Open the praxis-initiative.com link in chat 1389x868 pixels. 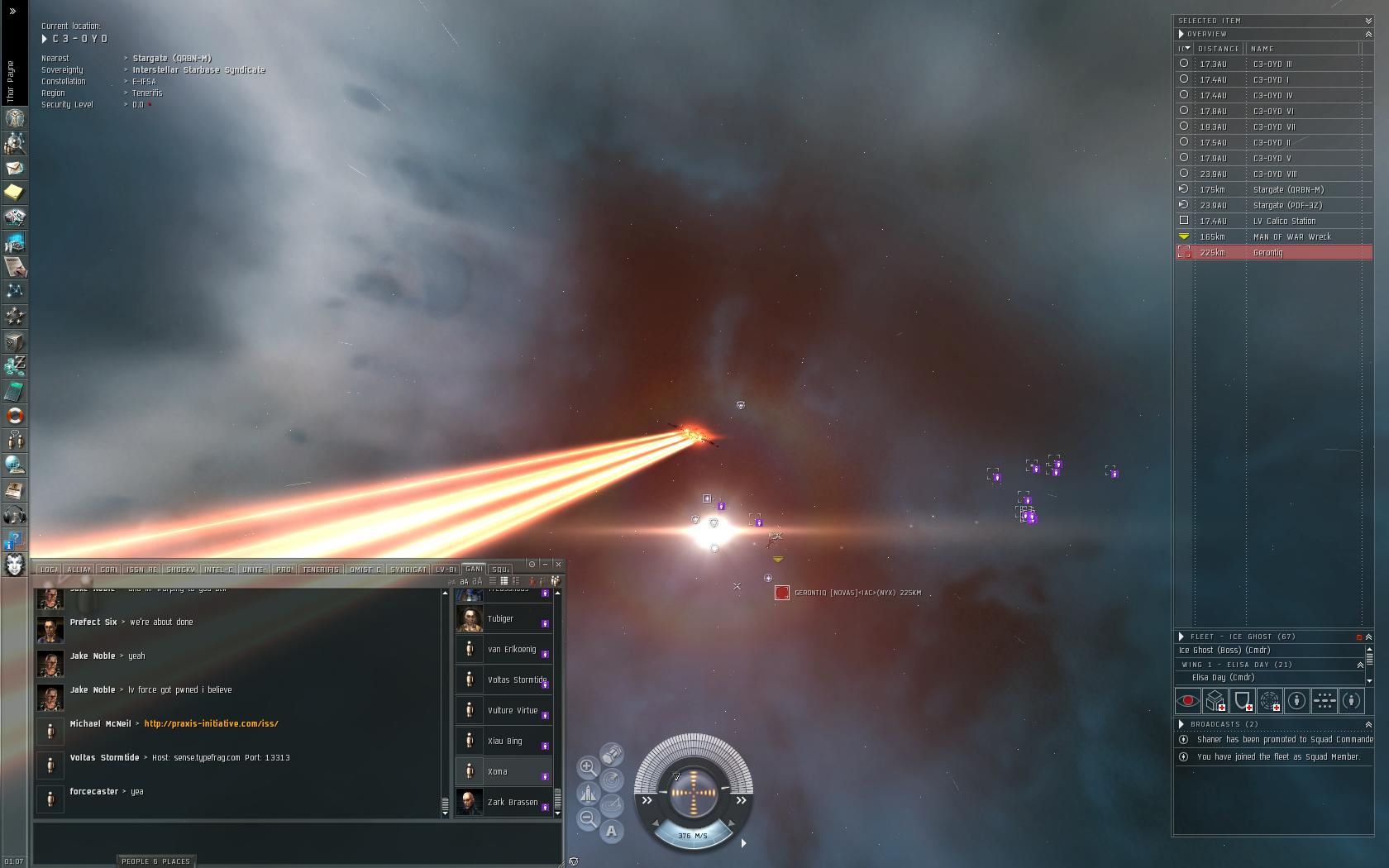(211, 723)
